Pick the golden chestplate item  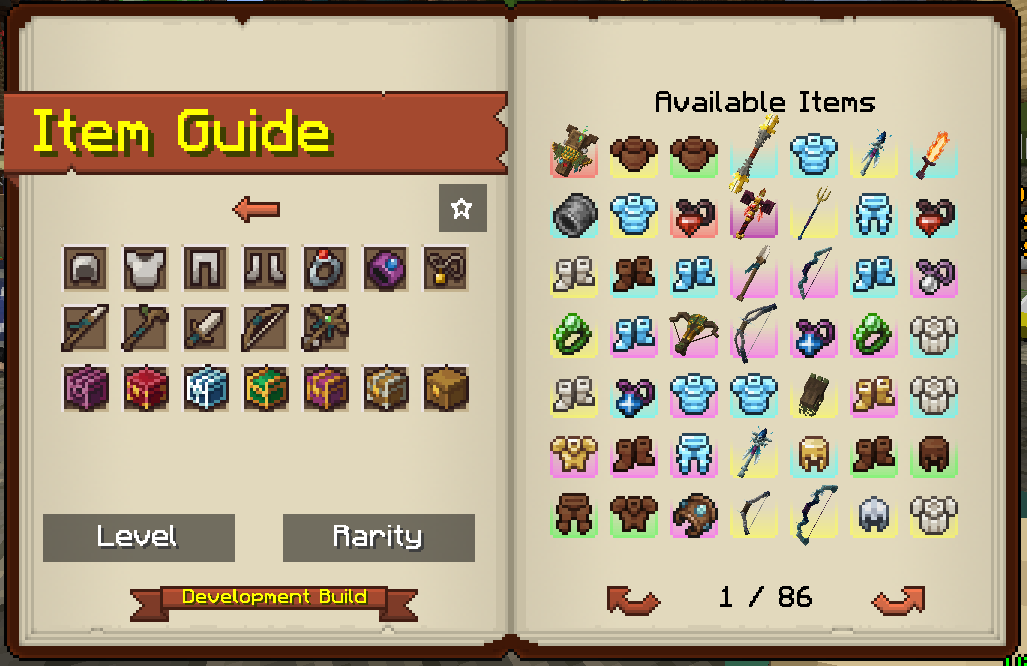click(x=574, y=454)
